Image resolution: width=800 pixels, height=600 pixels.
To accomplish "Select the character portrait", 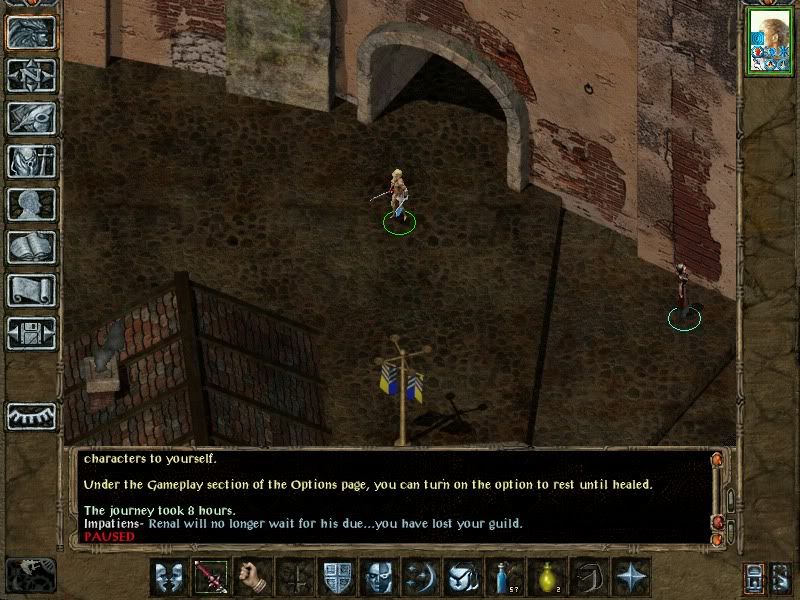I will (x=769, y=41).
